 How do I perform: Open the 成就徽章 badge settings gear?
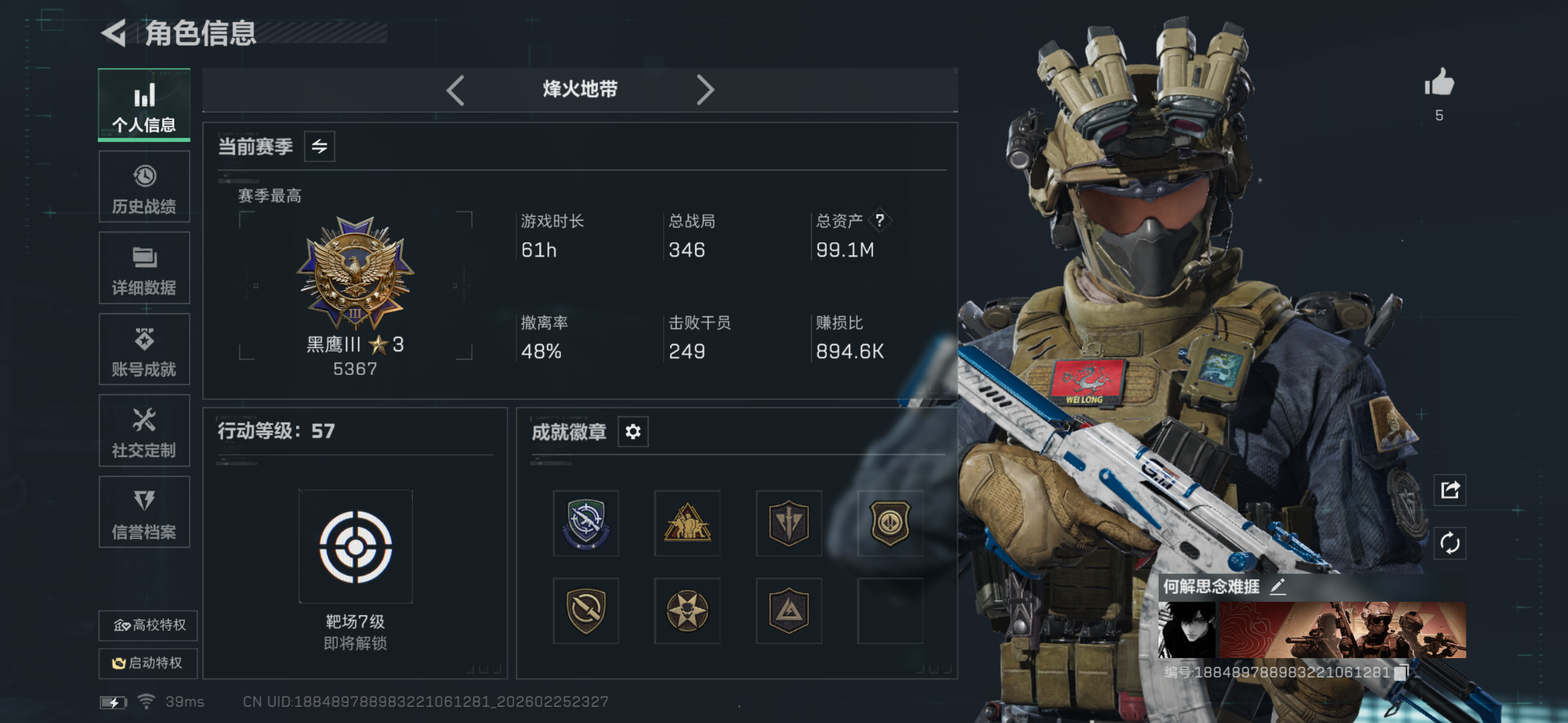coord(633,432)
